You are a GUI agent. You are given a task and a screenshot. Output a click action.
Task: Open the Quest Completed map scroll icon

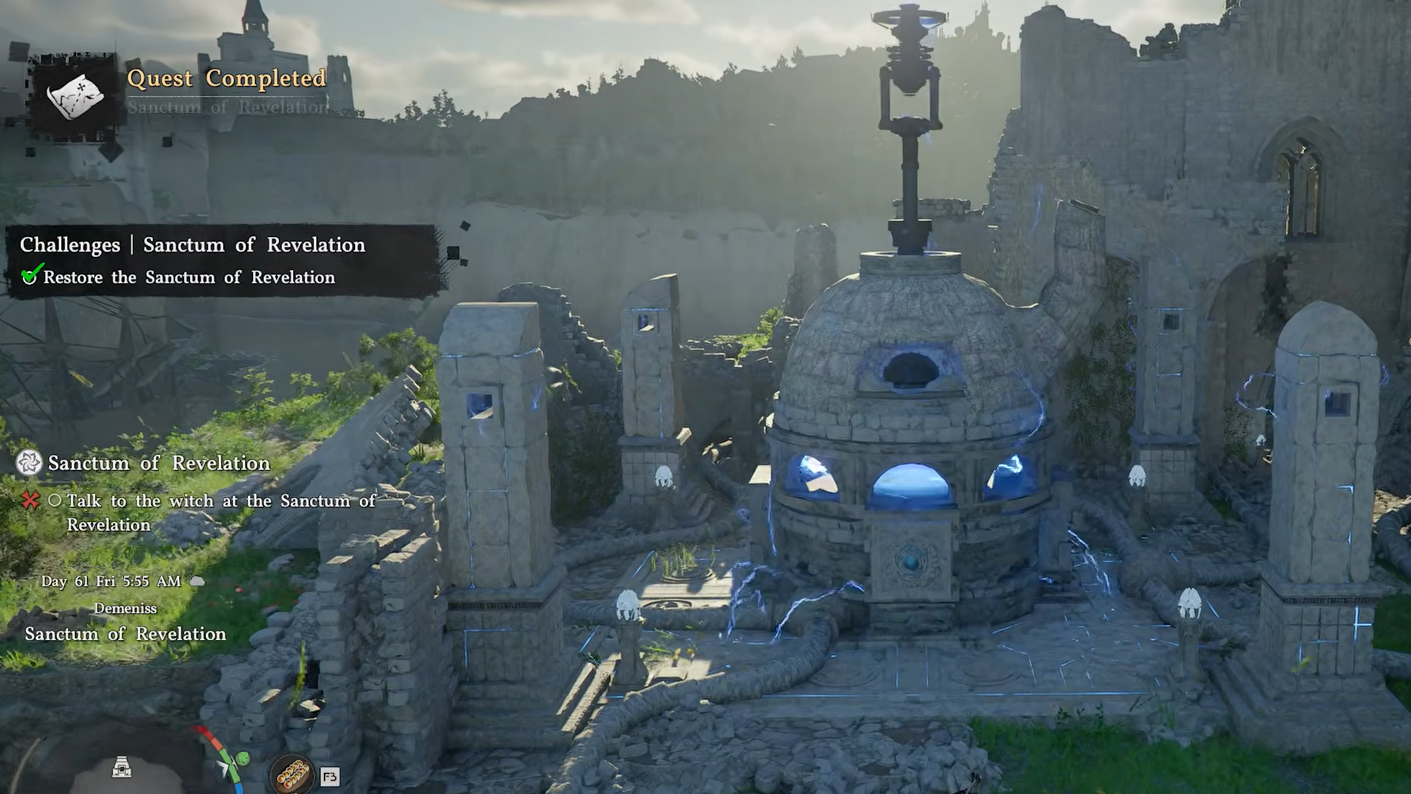click(75, 96)
